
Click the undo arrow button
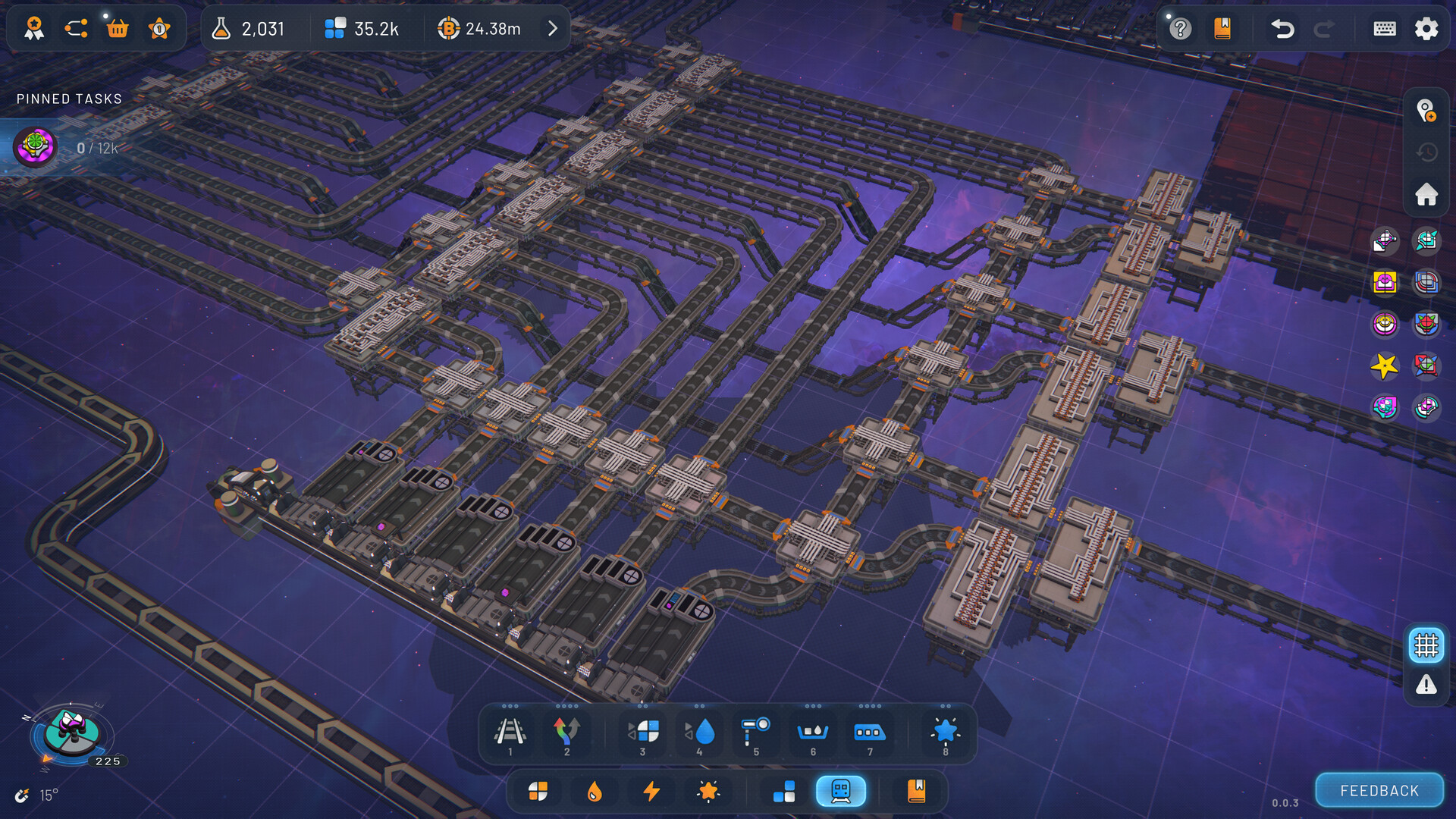coord(1282,29)
